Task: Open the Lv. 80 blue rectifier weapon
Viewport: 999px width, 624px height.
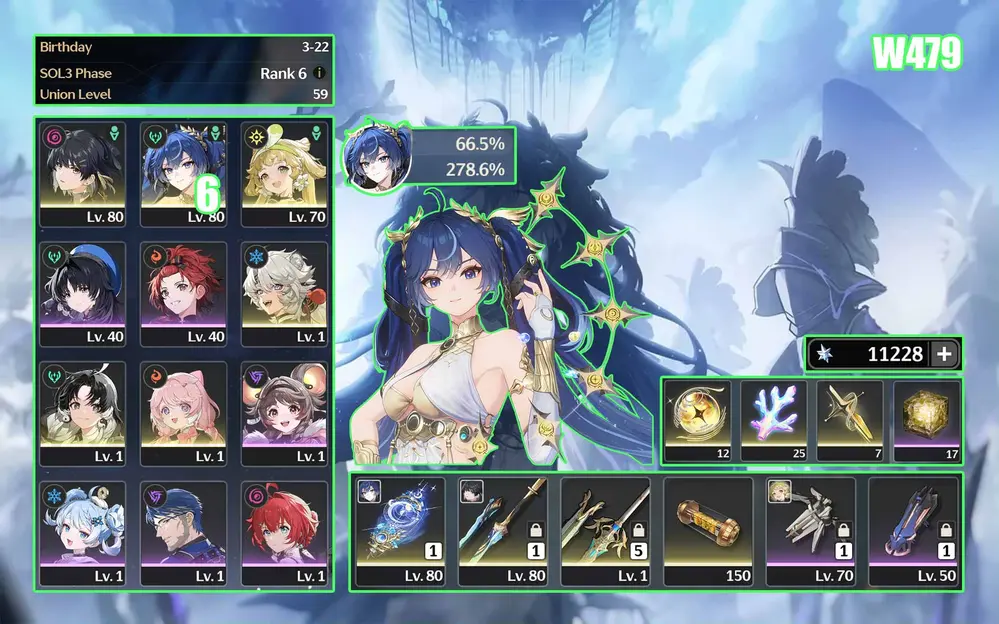Action: tap(400, 531)
